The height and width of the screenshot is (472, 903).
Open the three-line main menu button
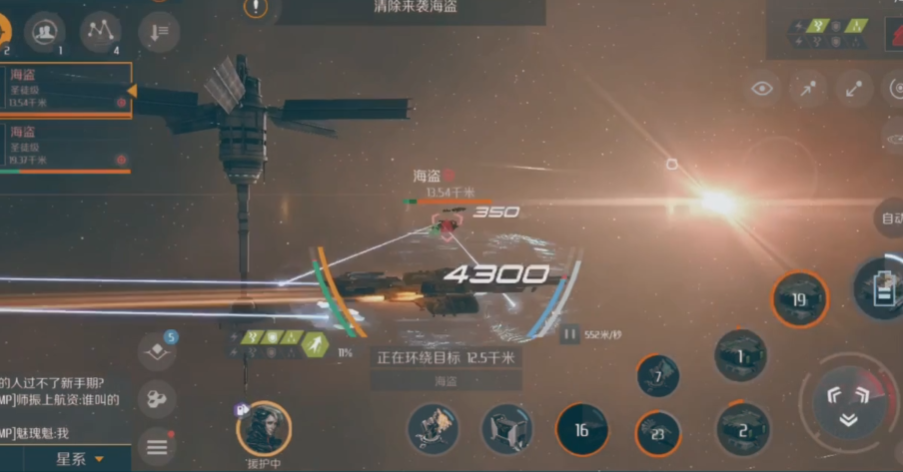tap(157, 447)
